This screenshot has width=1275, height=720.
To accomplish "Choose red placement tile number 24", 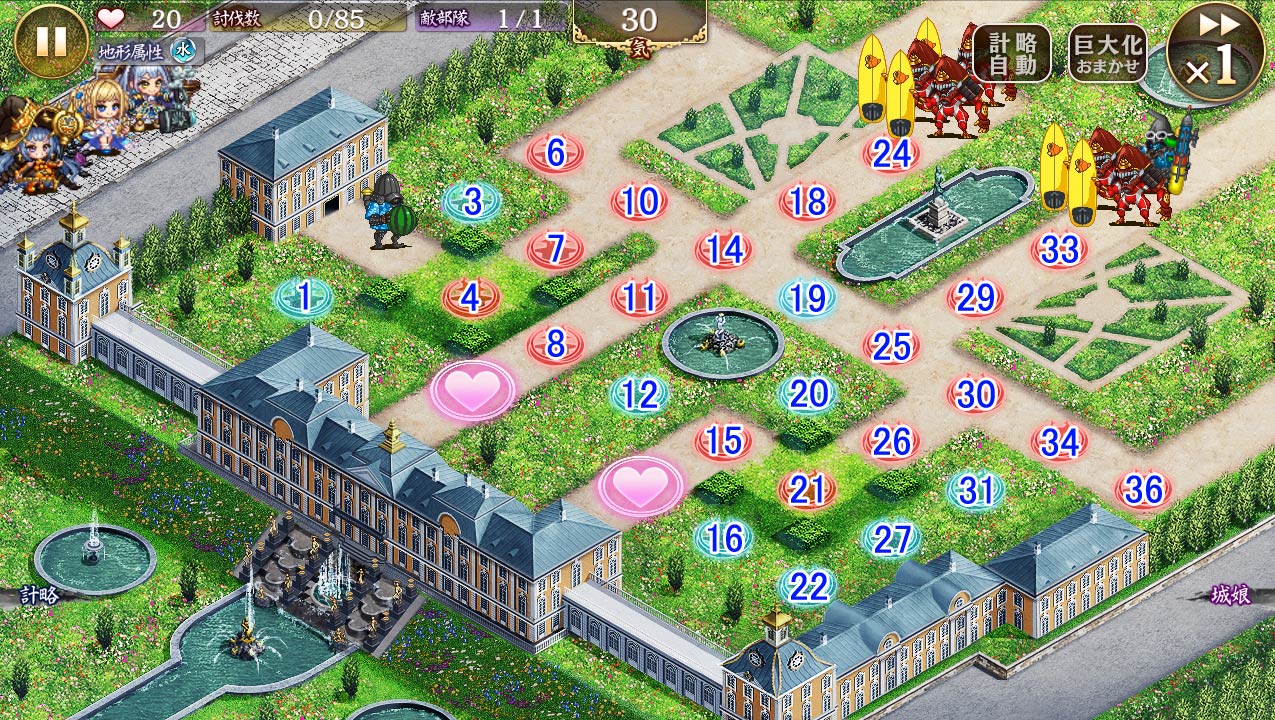I will pyautogui.click(x=891, y=154).
